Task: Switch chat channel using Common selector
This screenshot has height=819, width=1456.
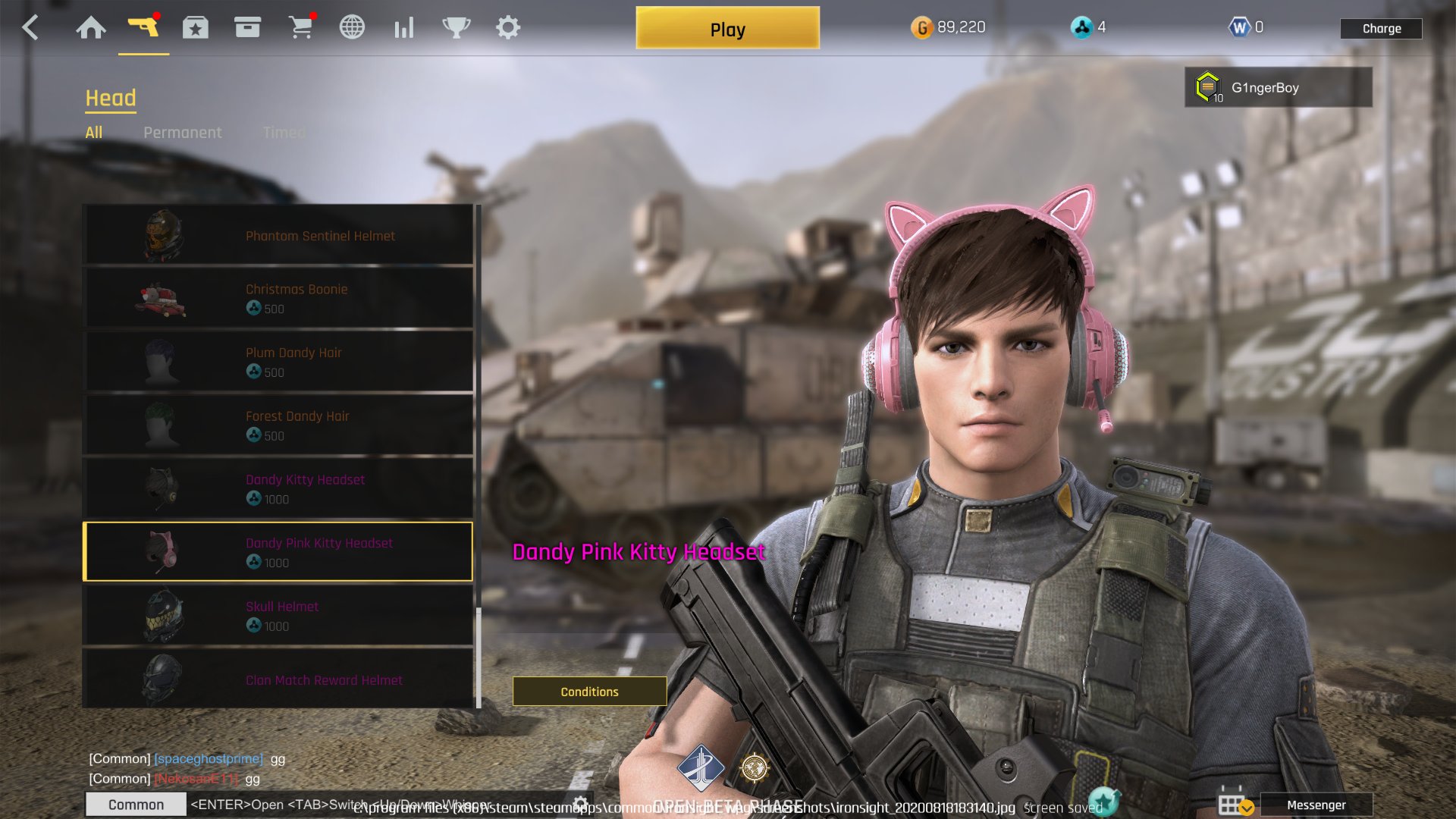Action: (x=136, y=804)
